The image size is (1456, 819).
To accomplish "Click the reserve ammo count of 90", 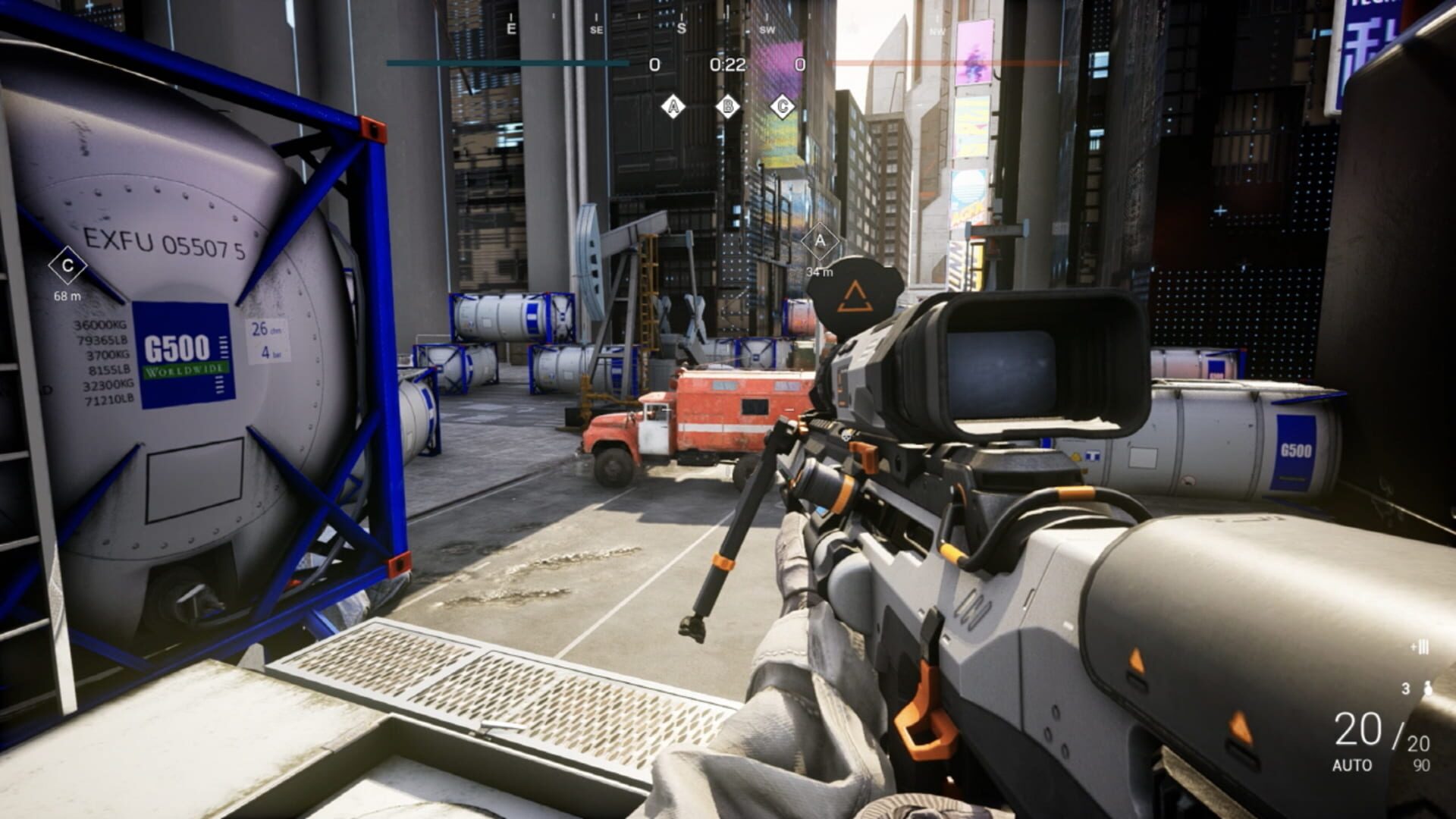I will pos(1420,764).
